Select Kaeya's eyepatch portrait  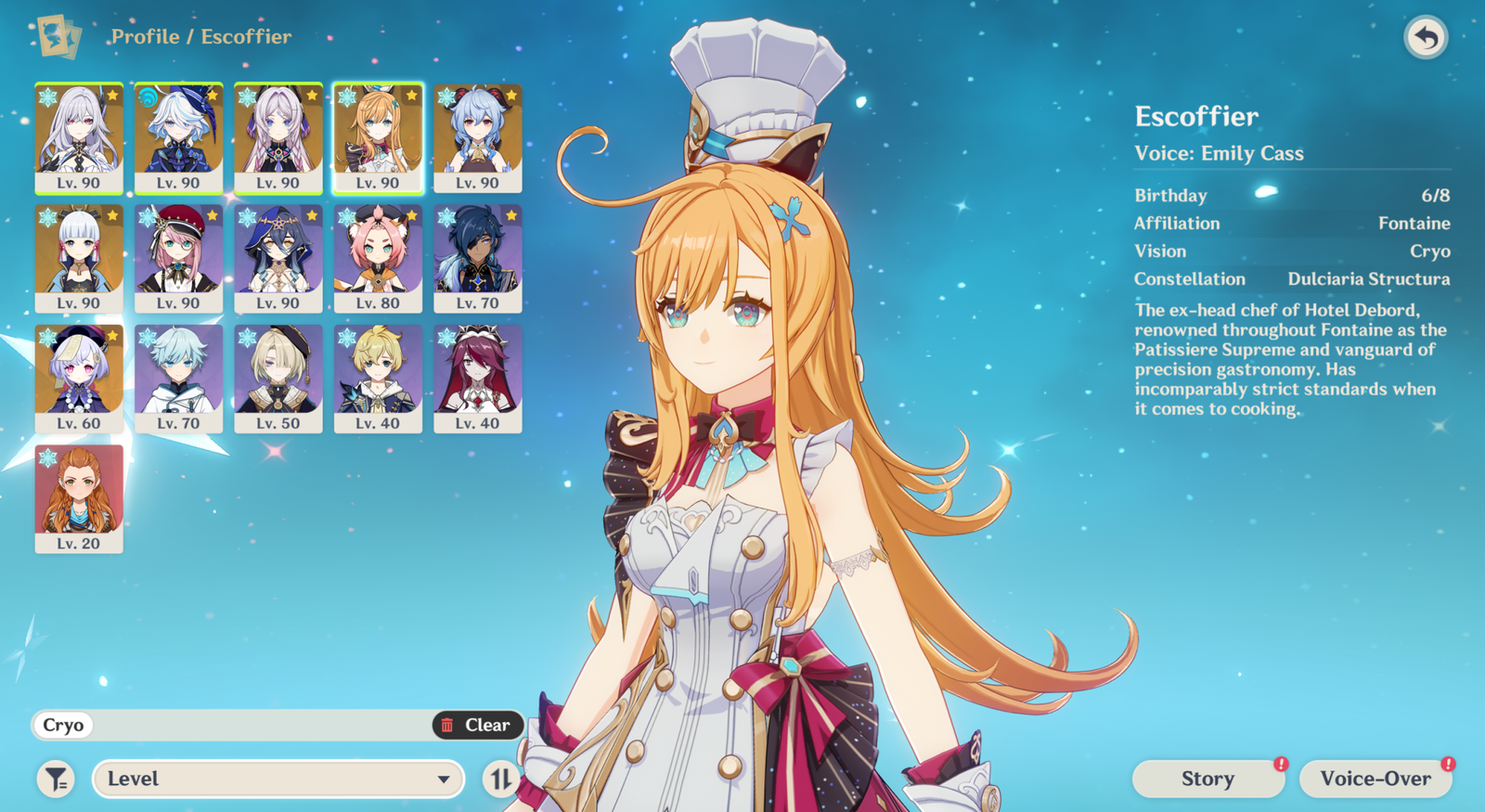[478, 257]
